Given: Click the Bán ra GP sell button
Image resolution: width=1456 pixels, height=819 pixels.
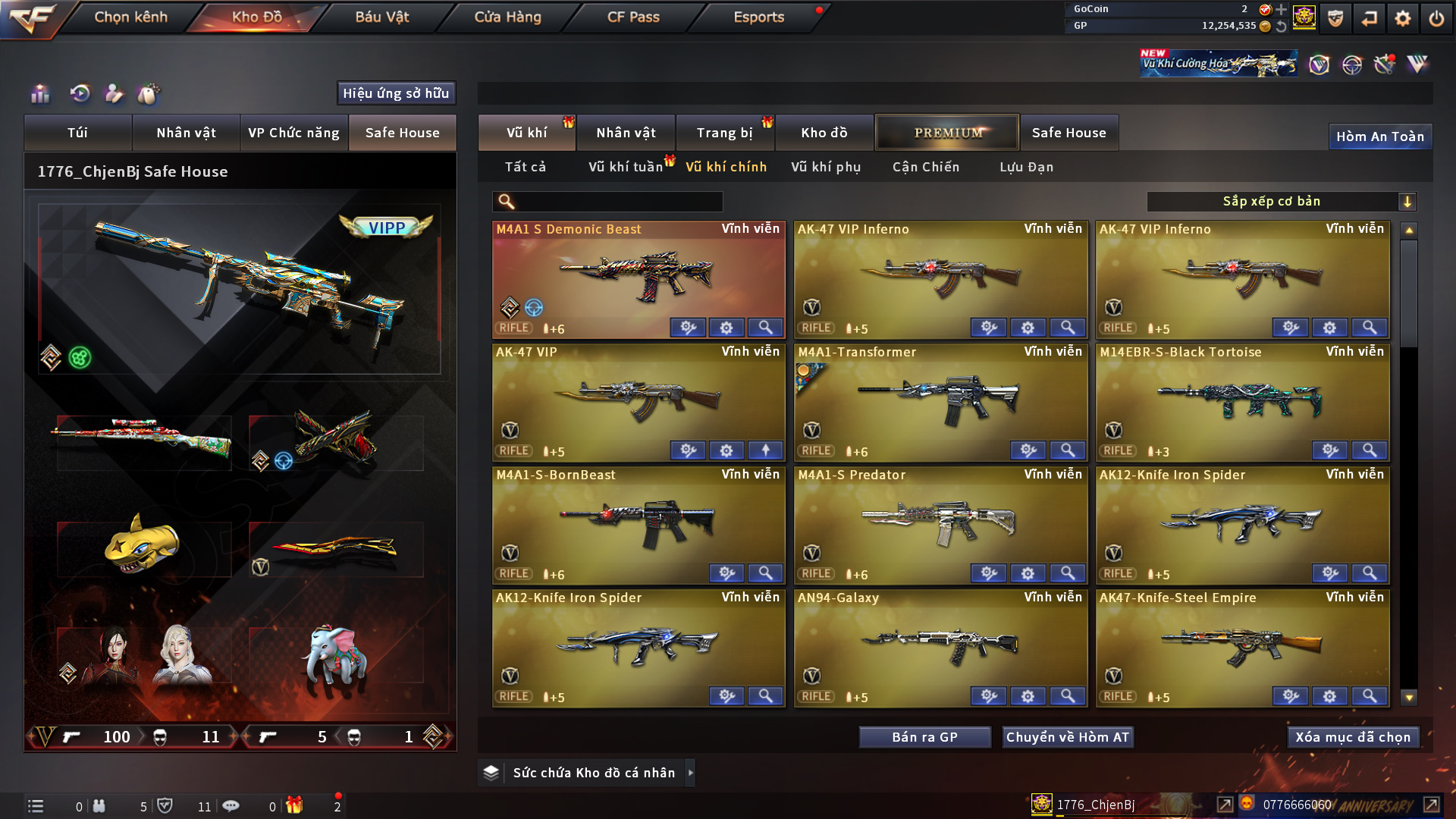Looking at the screenshot, I should [x=924, y=737].
